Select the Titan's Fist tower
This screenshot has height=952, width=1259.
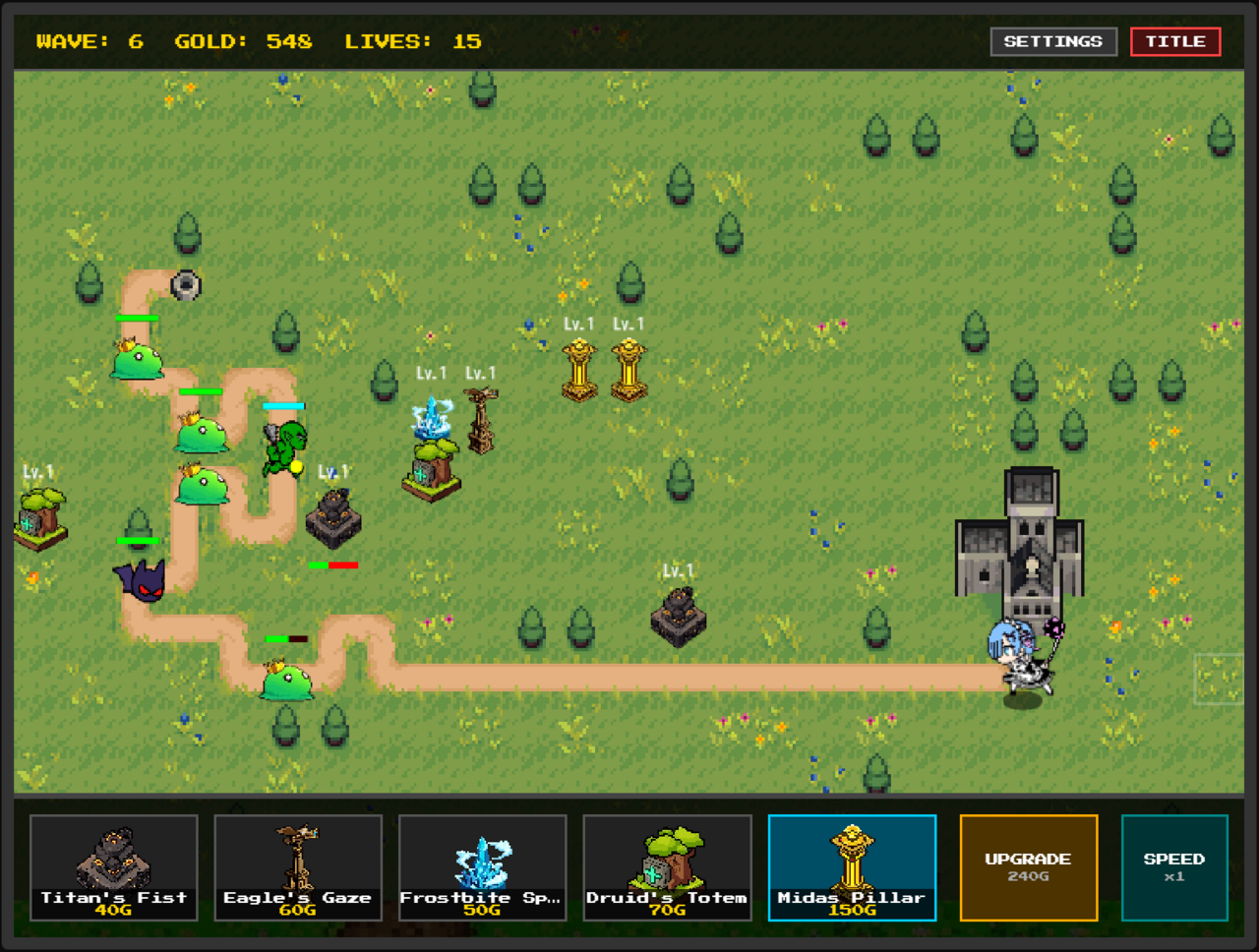click(113, 867)
